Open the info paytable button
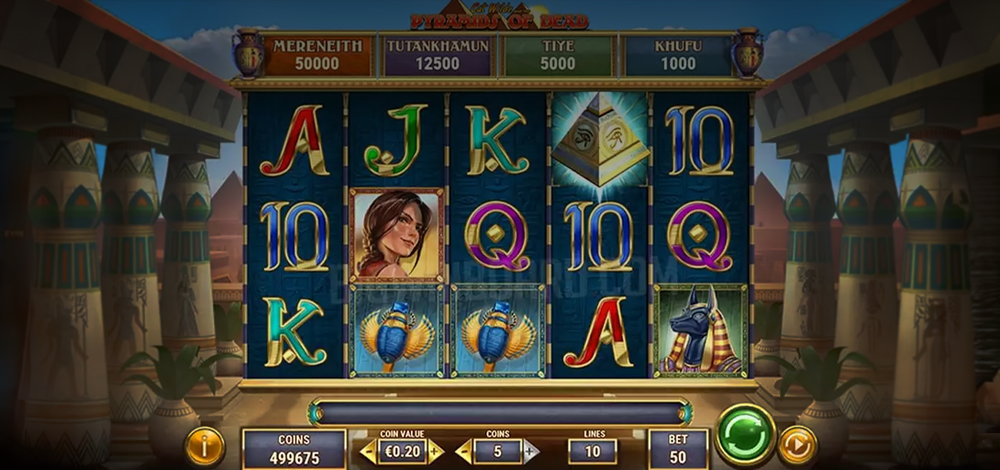 coord(204,446)
